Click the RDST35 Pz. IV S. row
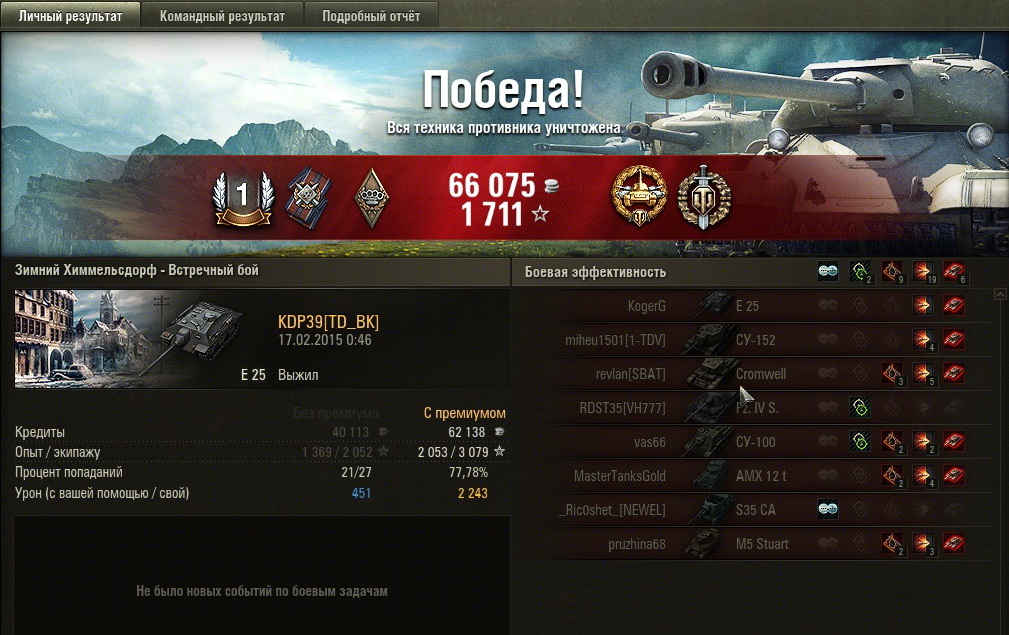 (750, 408)
